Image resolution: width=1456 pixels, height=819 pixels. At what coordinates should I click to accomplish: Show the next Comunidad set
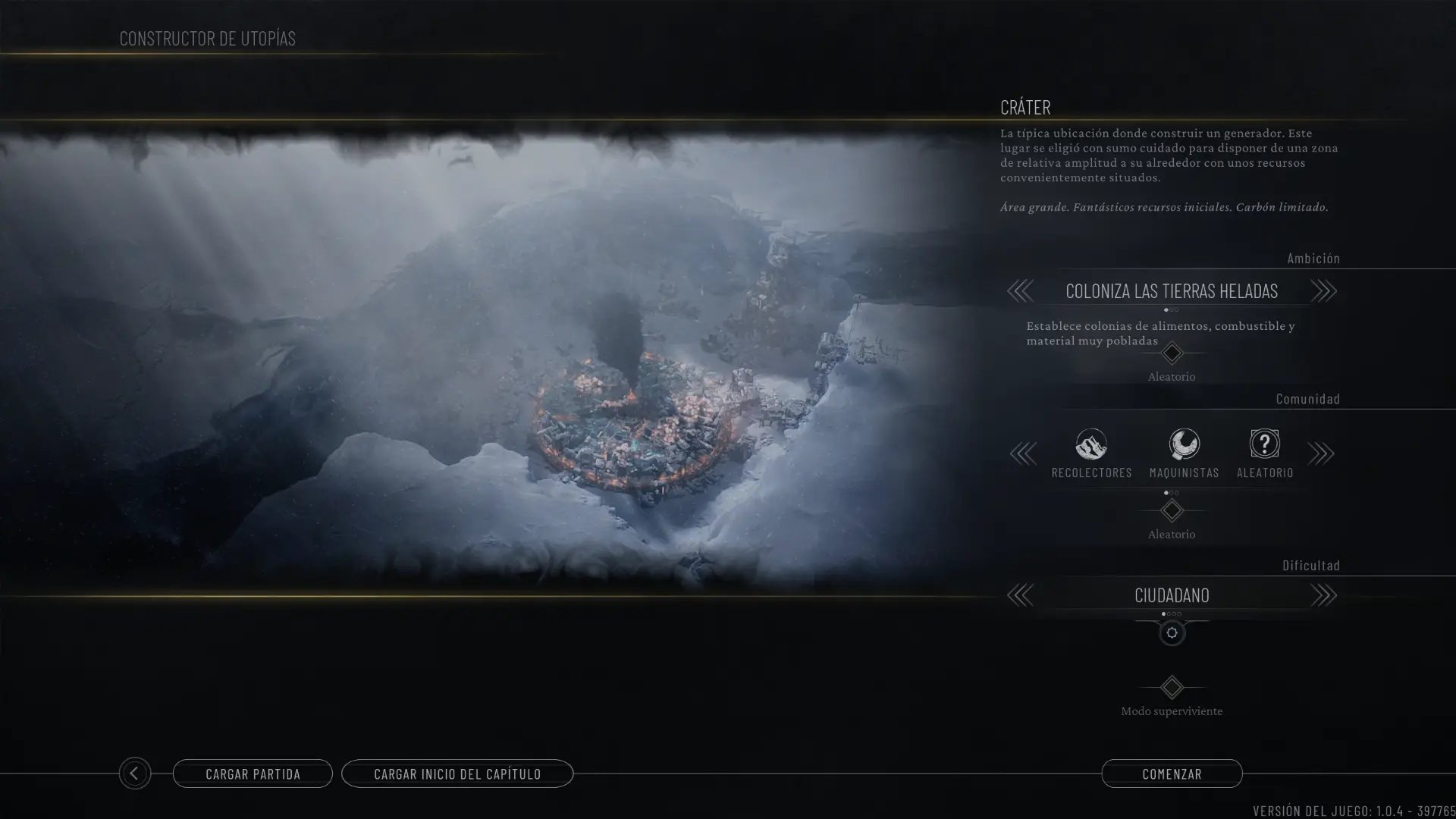(x=1321, y=453)
